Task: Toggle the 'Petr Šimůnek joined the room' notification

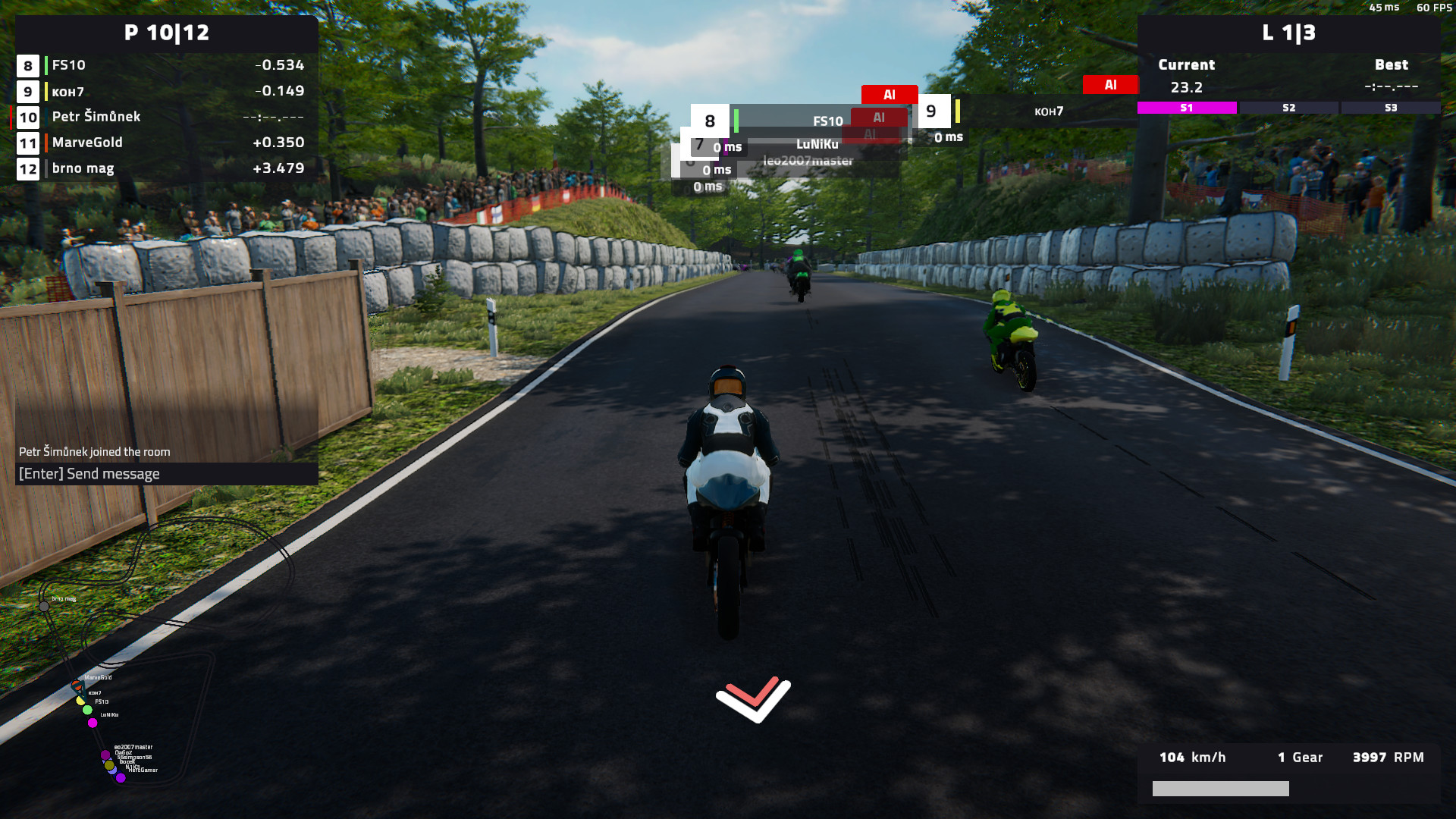Action: 95,451
